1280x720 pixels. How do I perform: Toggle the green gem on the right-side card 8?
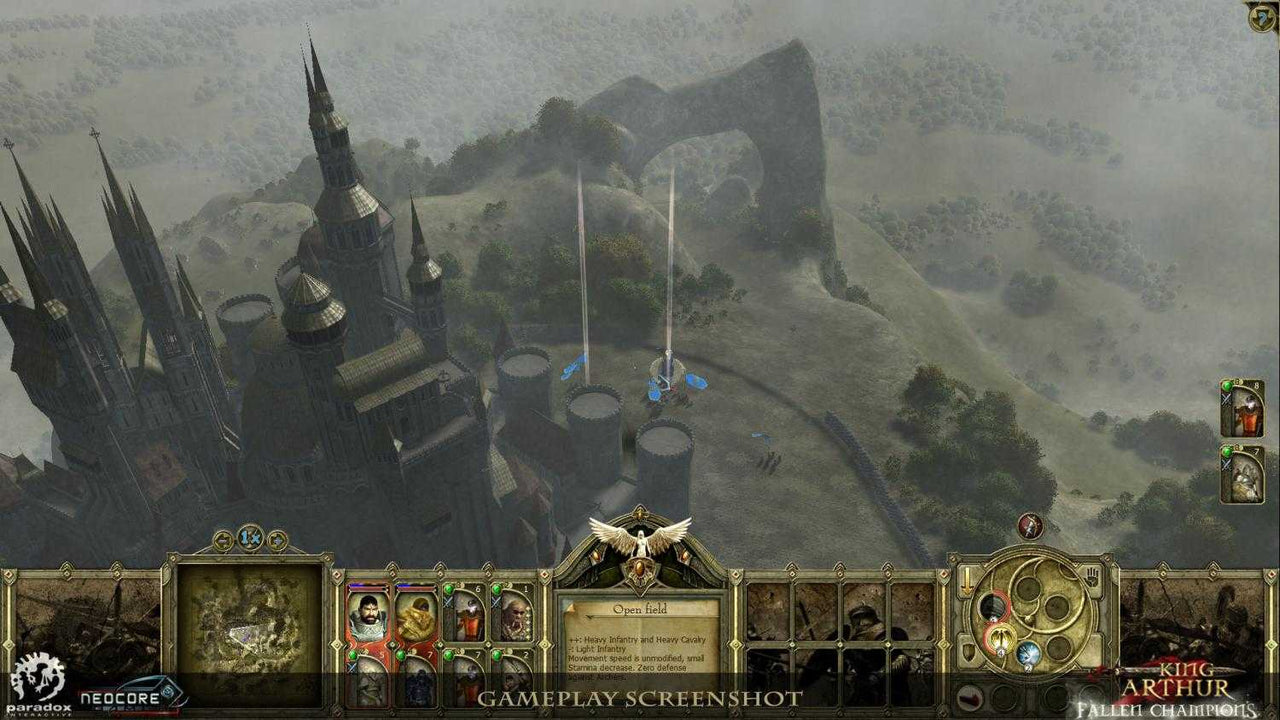[x=1227, y=388]
